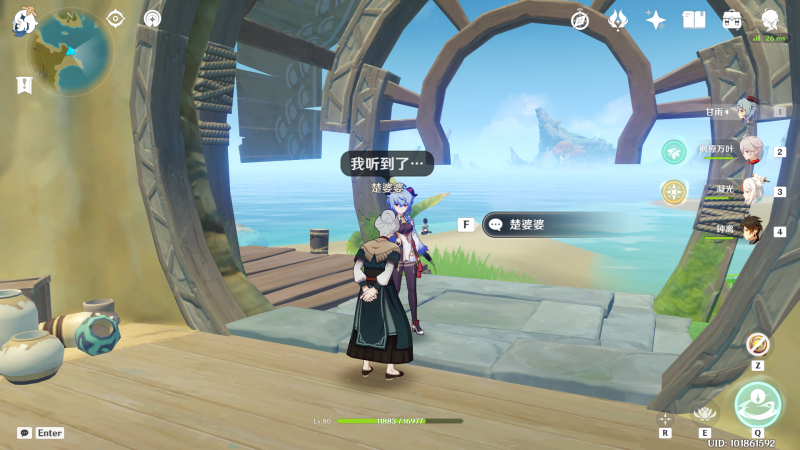Open the compass events icon

(580, 20)
